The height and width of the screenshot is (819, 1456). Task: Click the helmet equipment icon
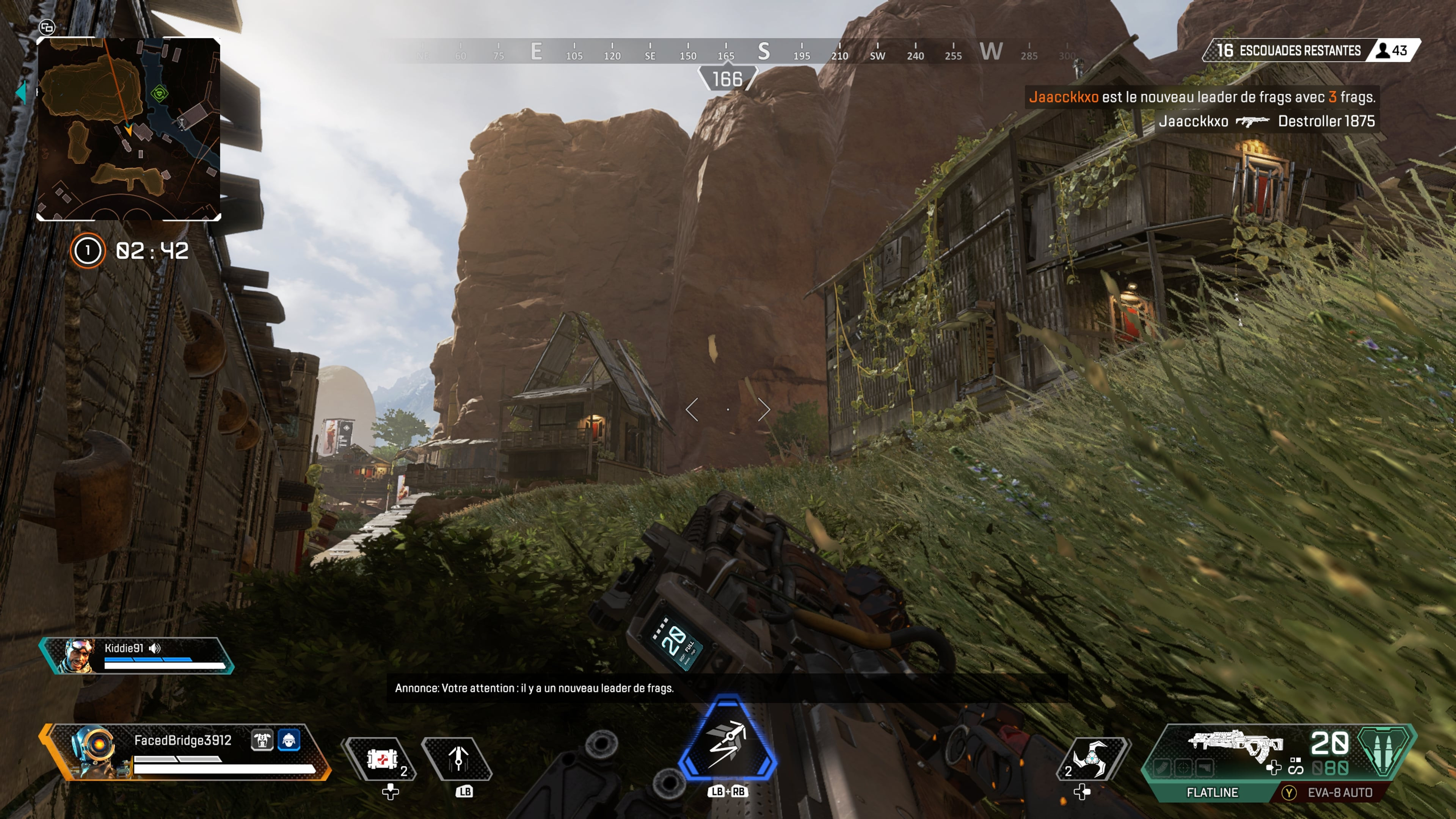pos(289,740)
